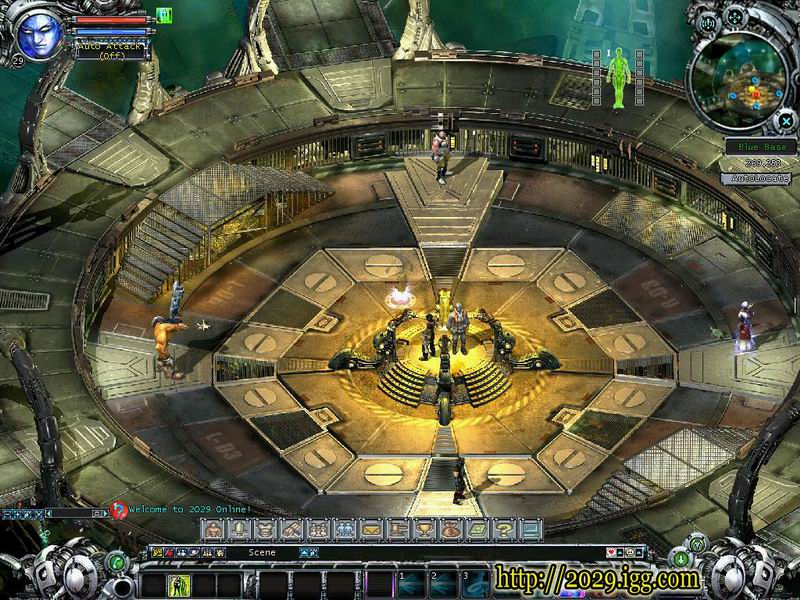The height and width of the screenshot is (600, 800).
Task: Select the green buff status icon
Action: (164, 15)
